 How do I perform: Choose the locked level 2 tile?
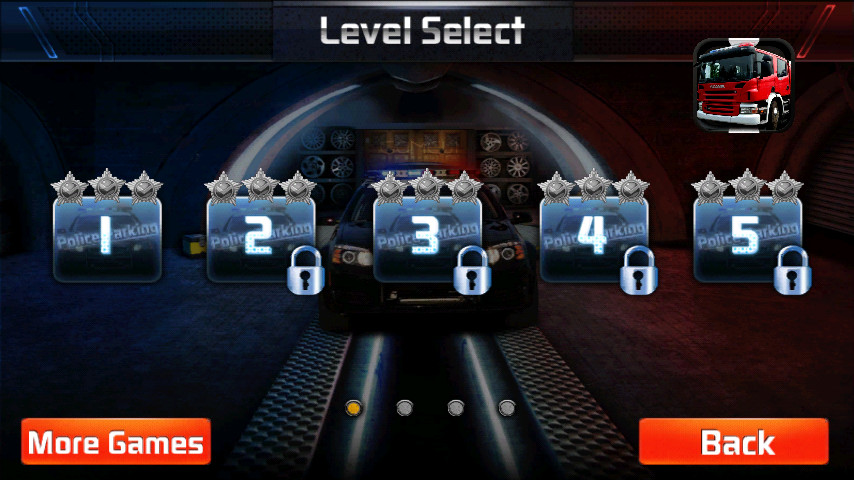260,238
